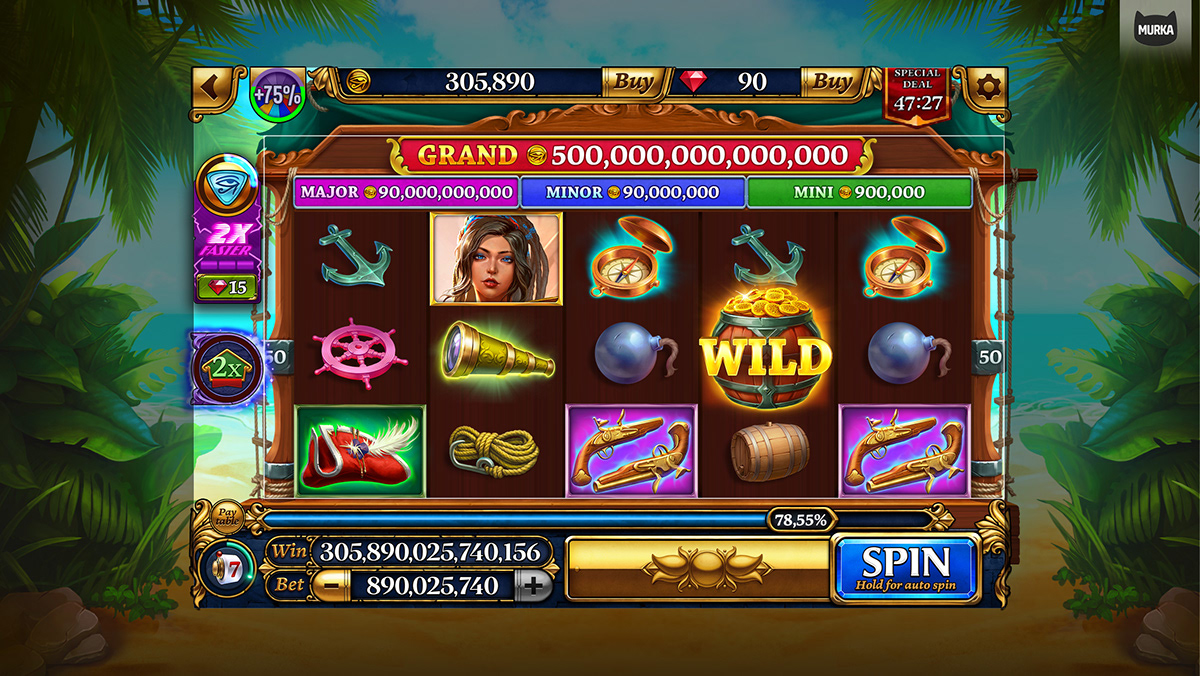Open settings via the gear icon
Screen dimensions: 1200x676
pos(986,87)
